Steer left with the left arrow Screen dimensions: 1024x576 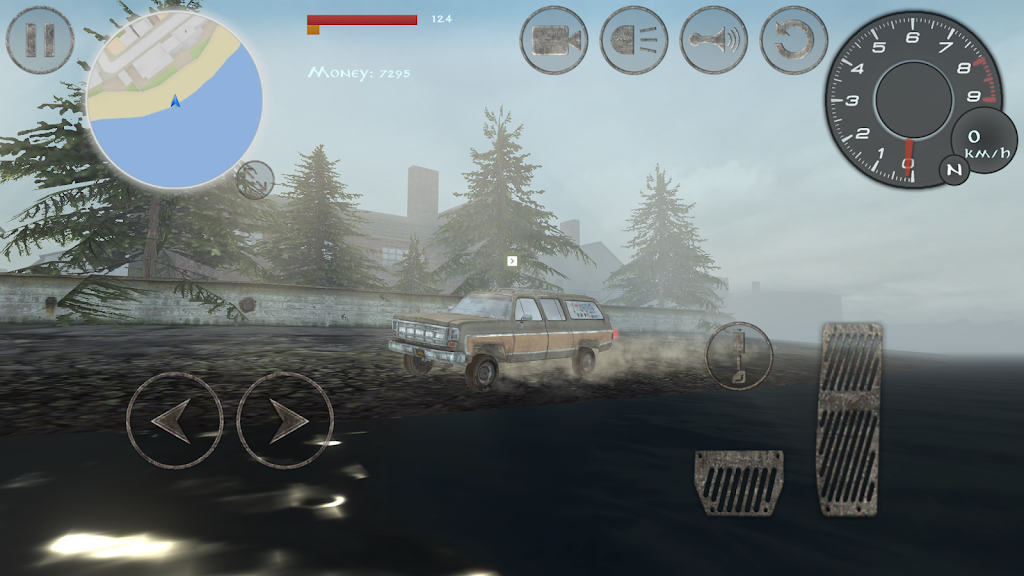coord(174,420)
